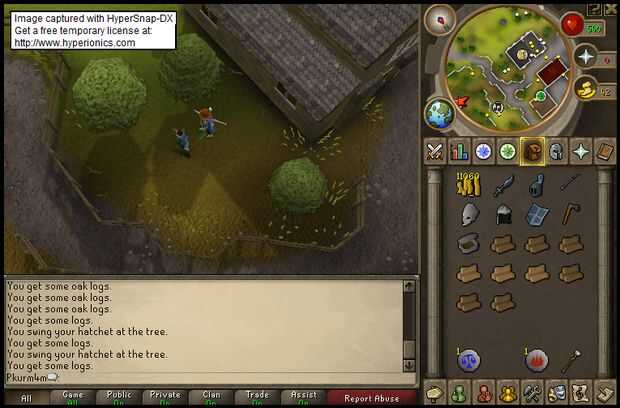Viewport: 620px width, 408px height.
Task: Select the hatchet in the inventory
Action: pos(571,214)
